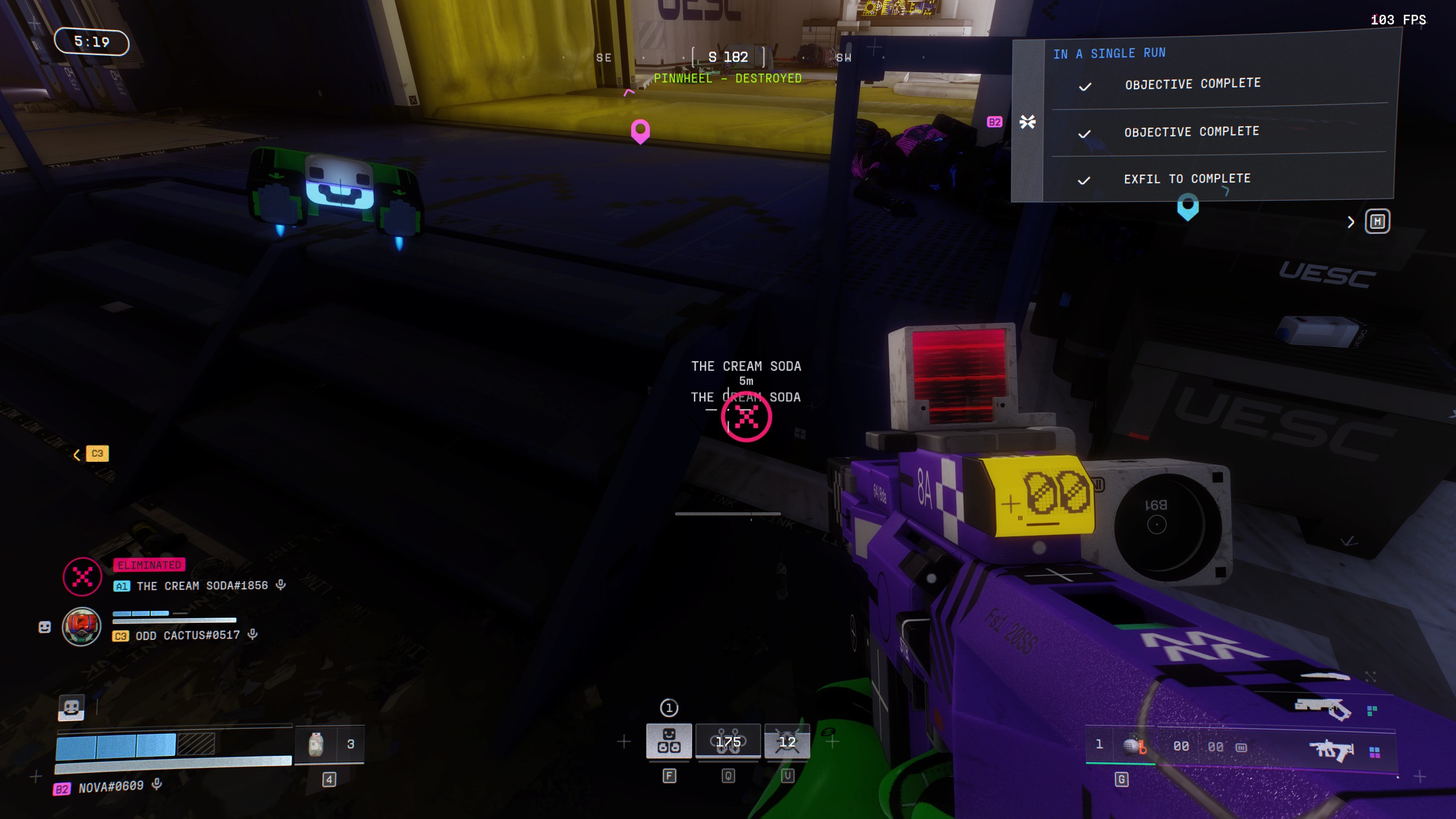
Task: Select the ability slot showing 175
Action: 728,741
